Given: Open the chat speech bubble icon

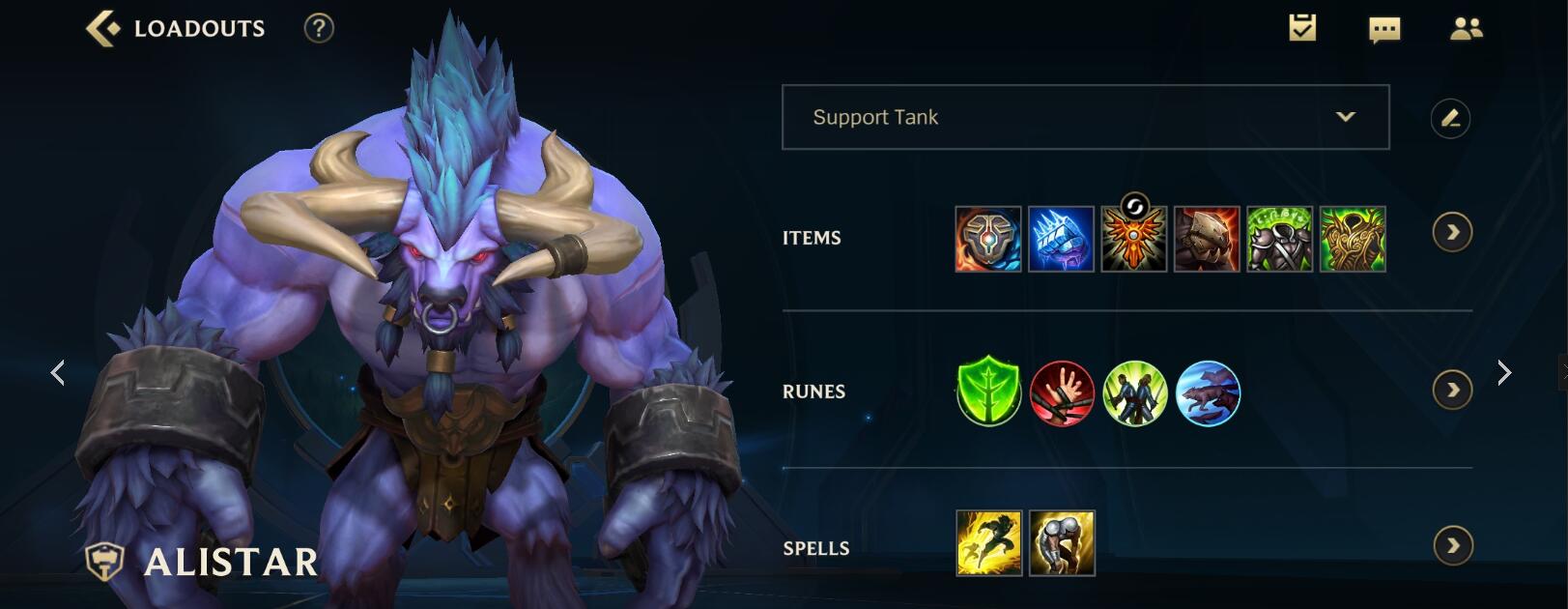Looking at the screenshot, I should [1384, 30].
